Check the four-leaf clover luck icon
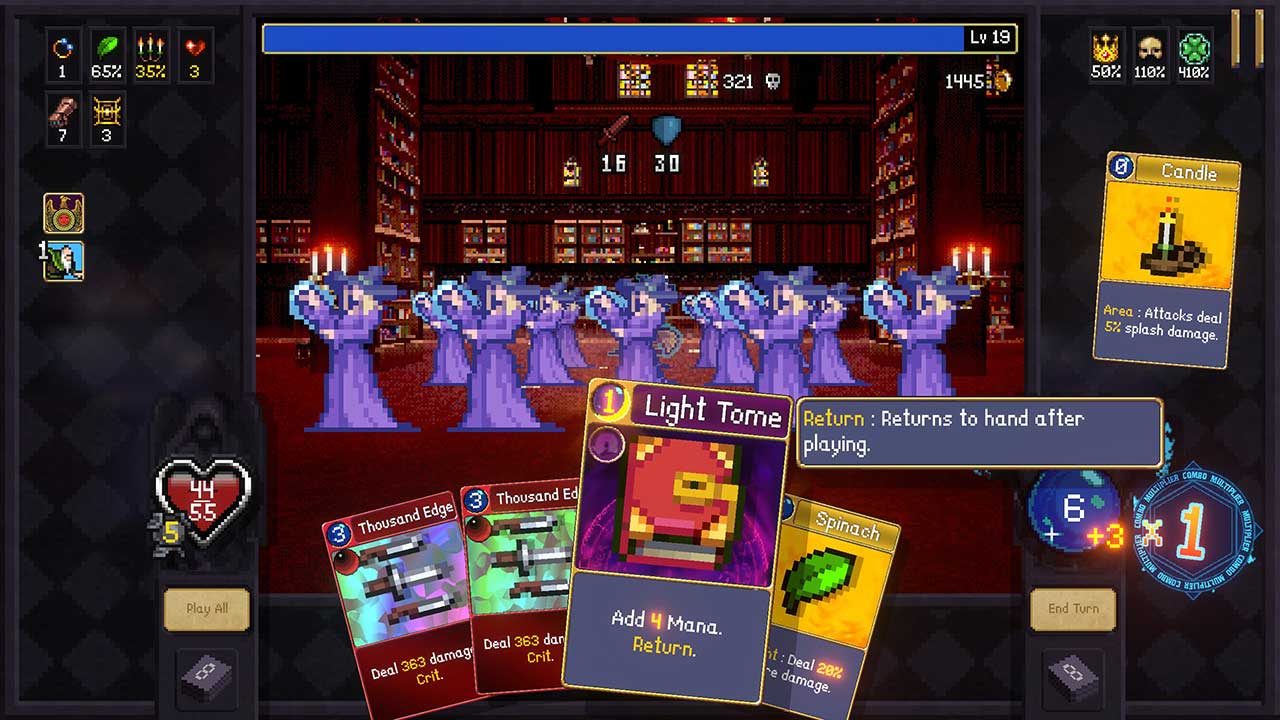Screen dimensions: 1280x720 pos(1194,47)
